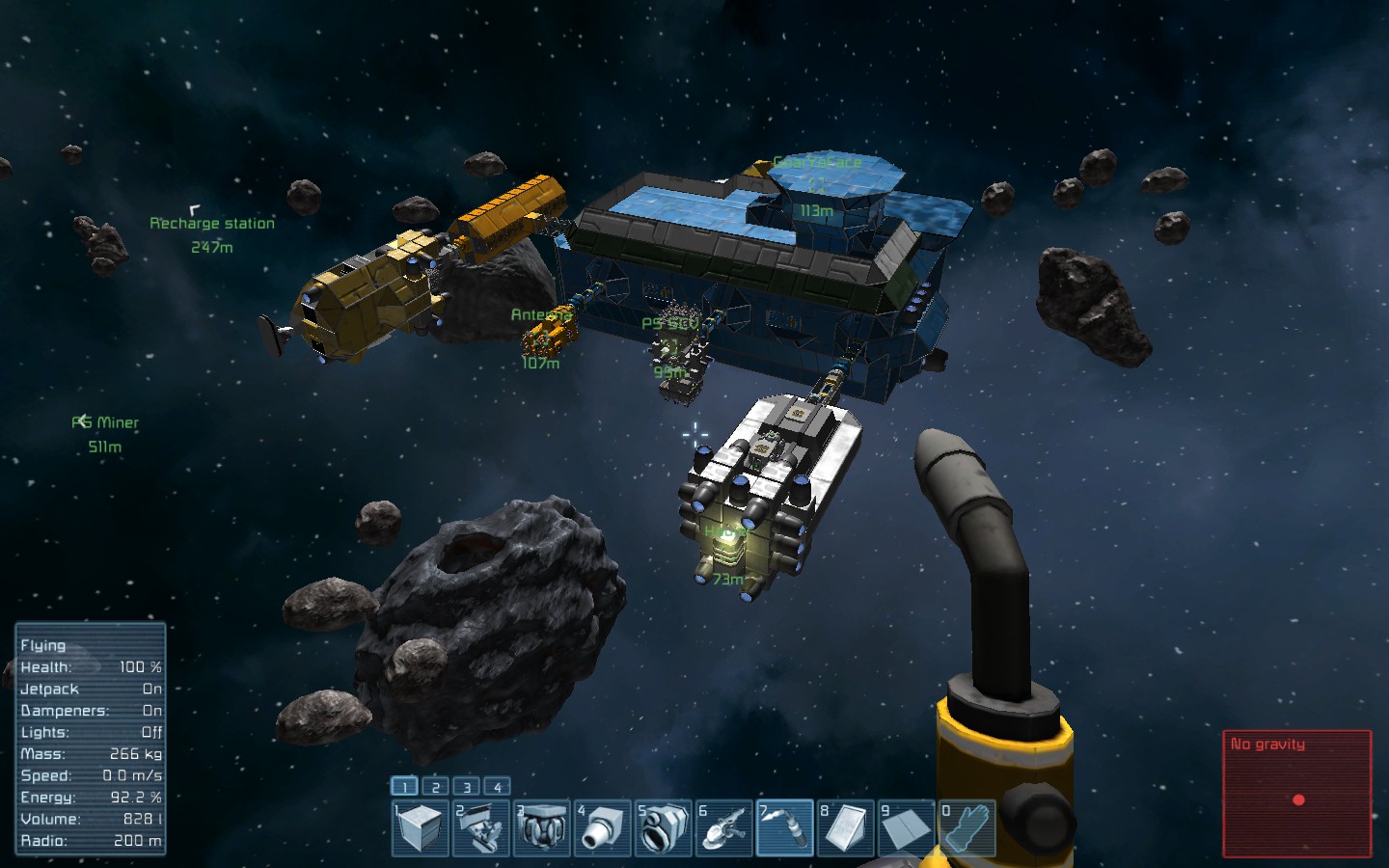The image size is (1389, 868).
Task: Select the armor block in slot 1
Action: (x=420, y=828)
